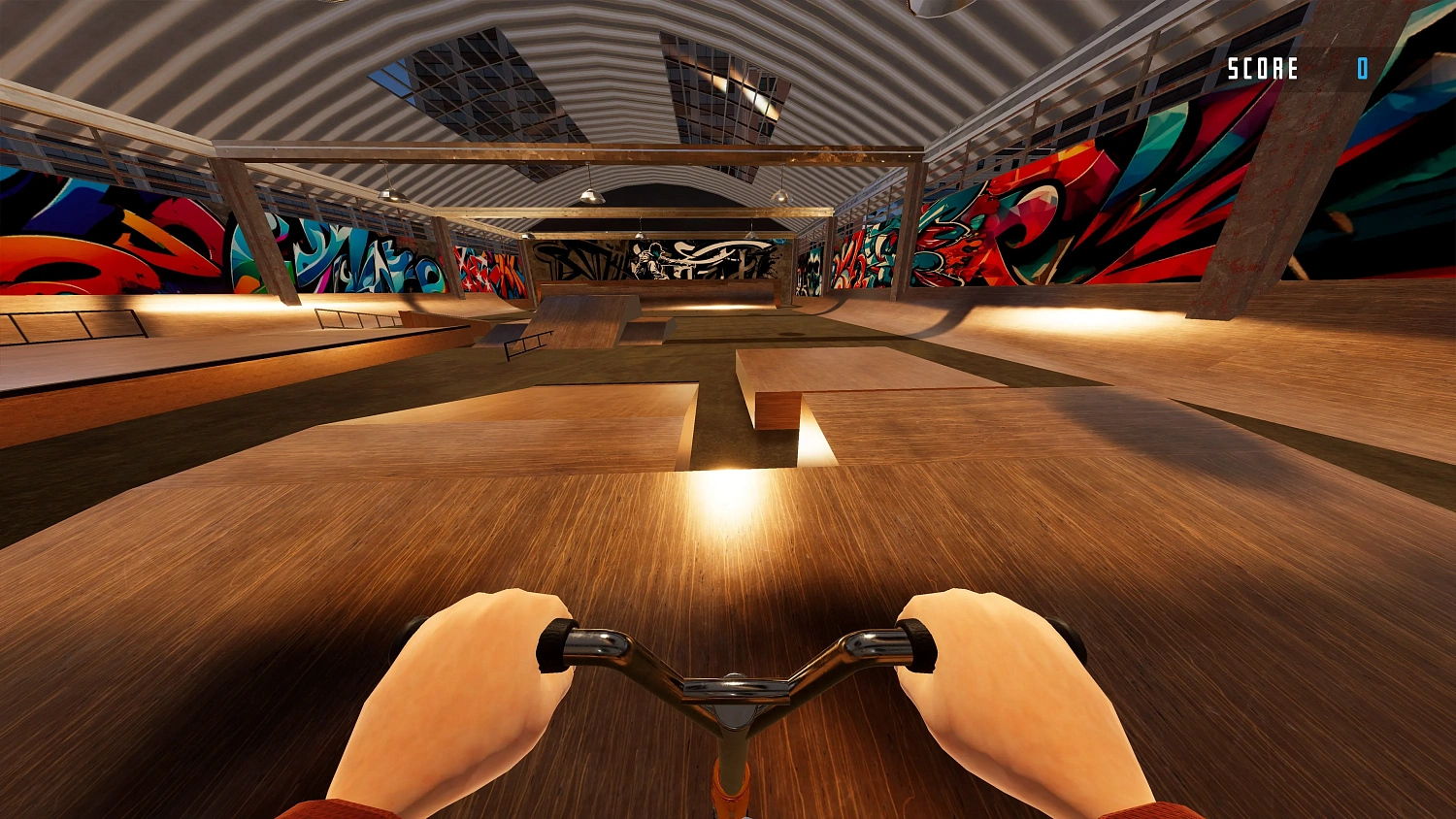Select the blue score number zero

[x=1363, y=69]
